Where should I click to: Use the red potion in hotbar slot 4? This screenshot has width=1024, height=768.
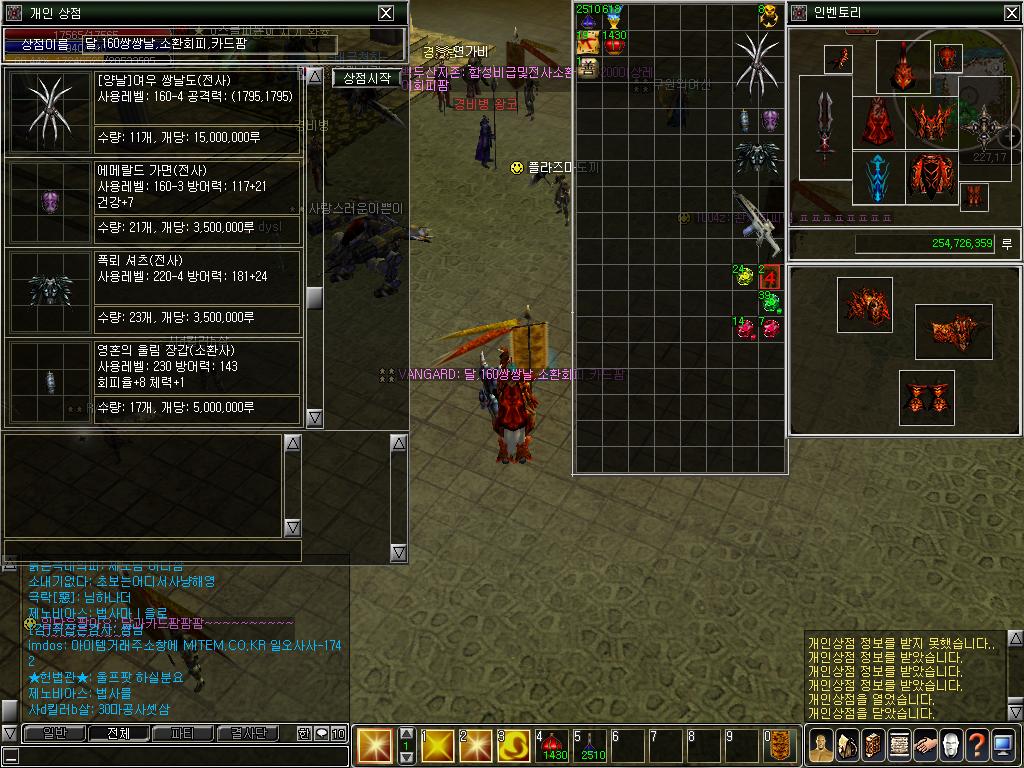(x=552, y=745)
